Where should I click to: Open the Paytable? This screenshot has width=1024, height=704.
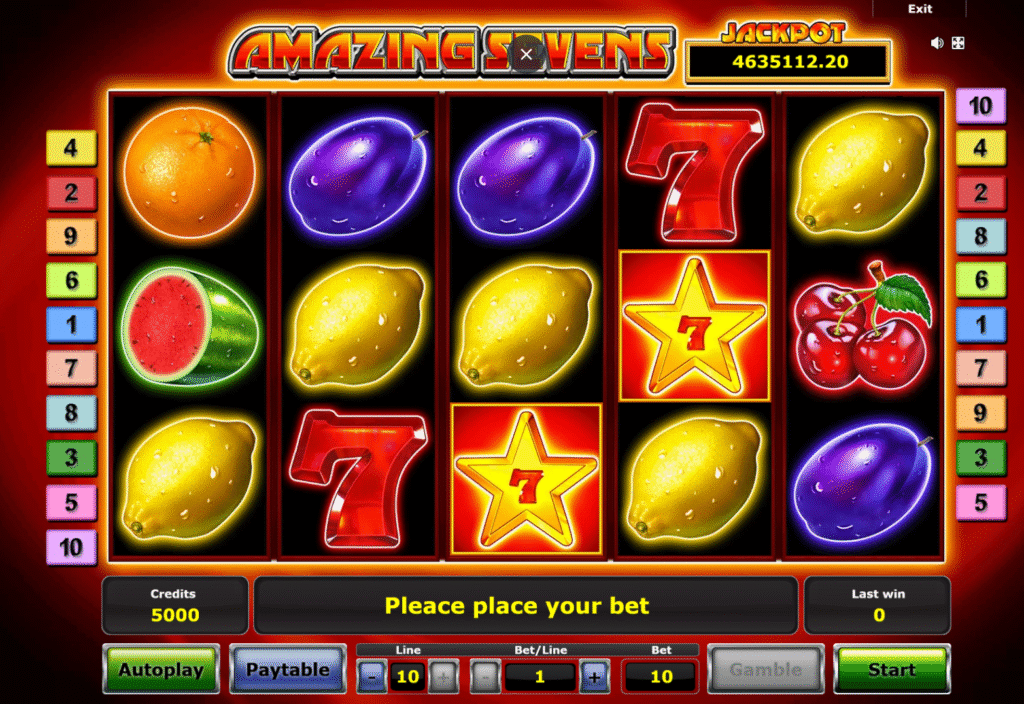click(x=287, y=670)
